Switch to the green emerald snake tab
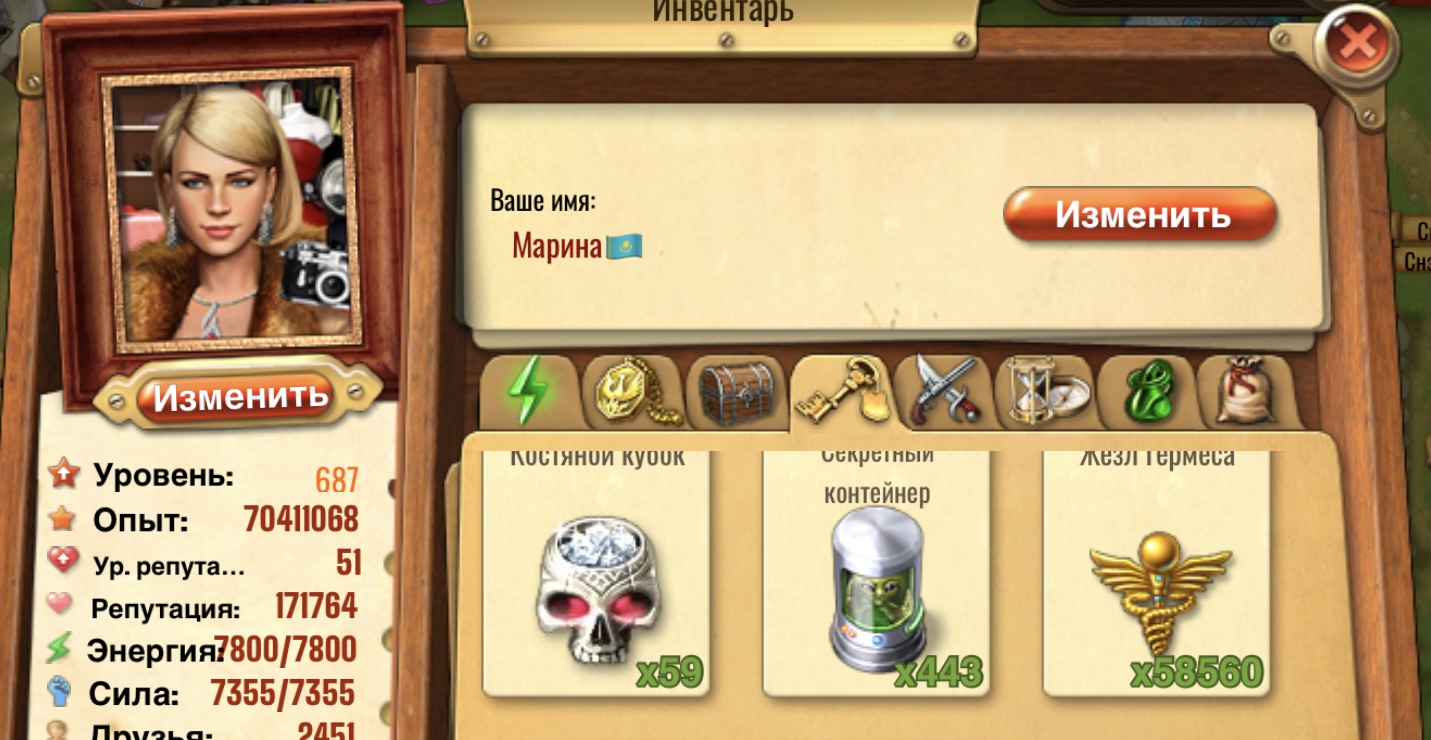 [1148, 391]
